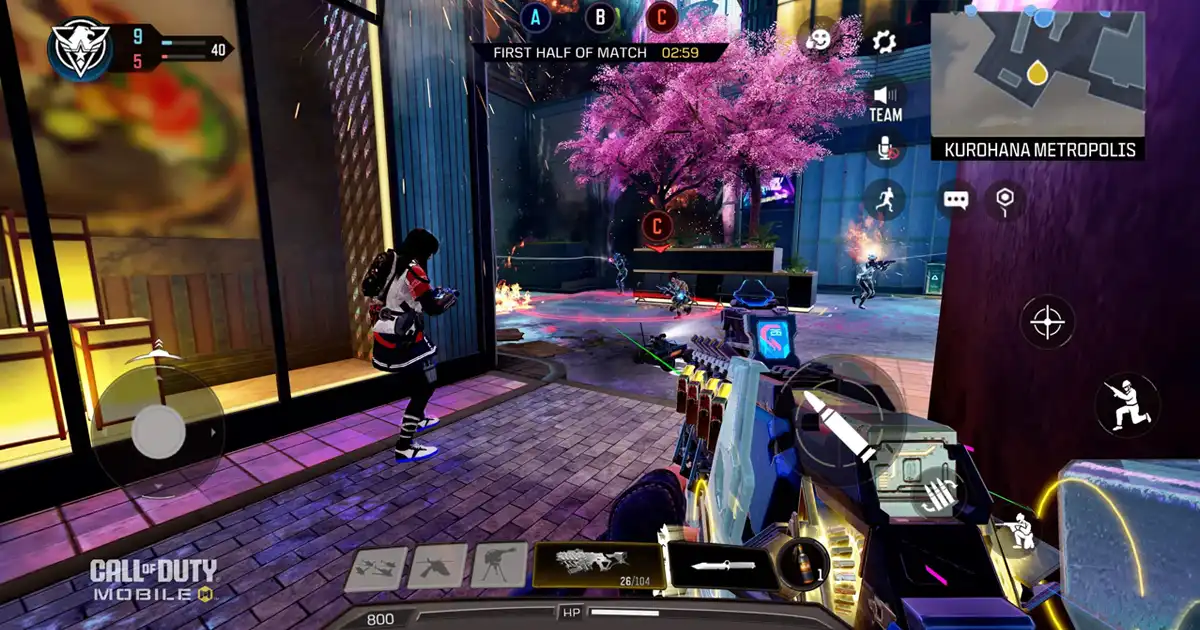Open the quick chat bubble
This screenshot has height=630, width=1200.
[956, 200]
